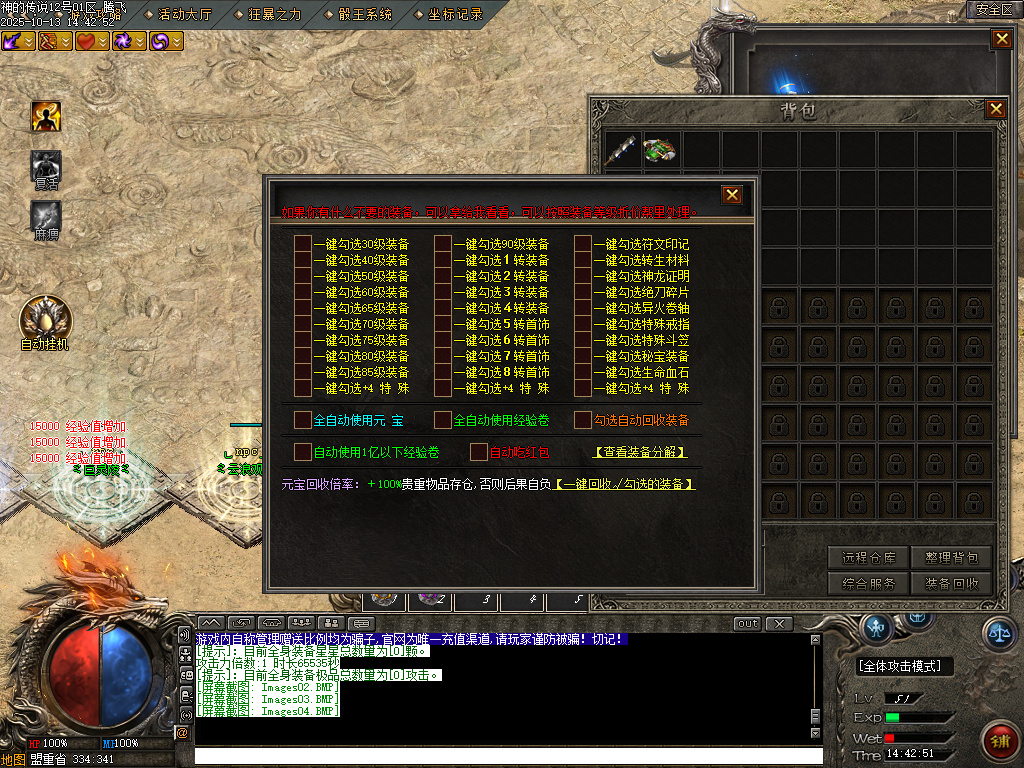The image size is (1024, 768).
Task: Enable 一键勾选符文印记 checkbox
Action: [x=583, y=244]
